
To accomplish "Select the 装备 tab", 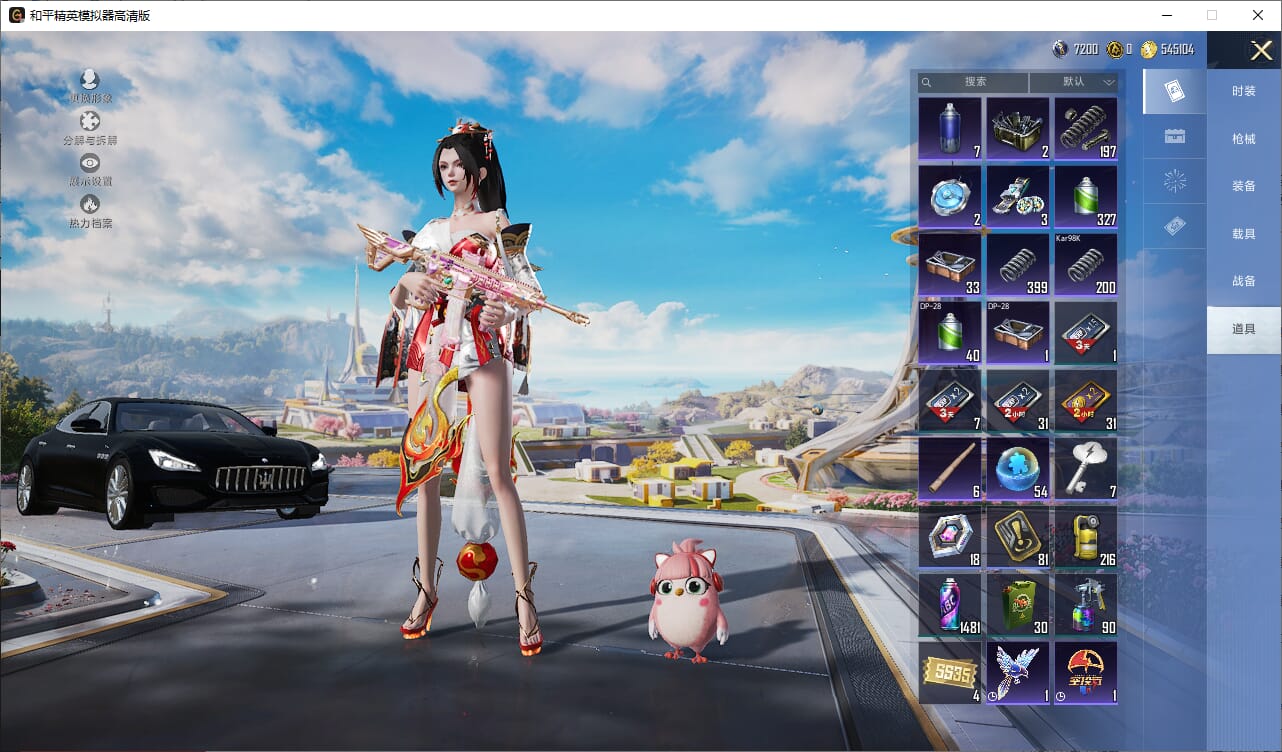I will pos(1243,186).
